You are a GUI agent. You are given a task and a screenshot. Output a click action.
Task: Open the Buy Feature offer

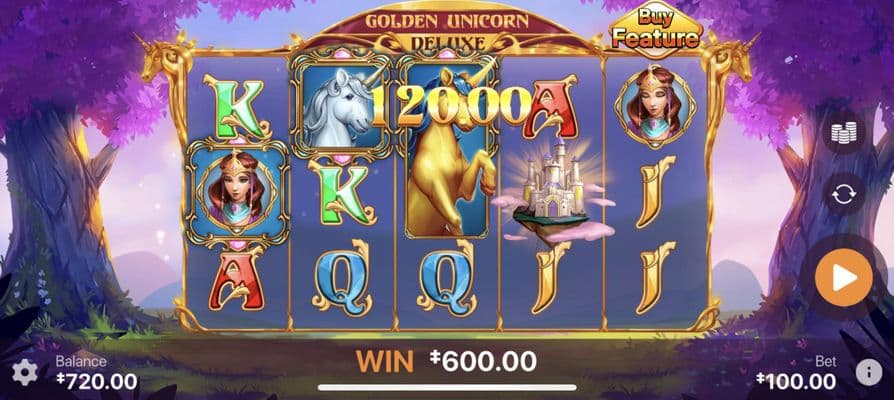[x=655, y=30]
